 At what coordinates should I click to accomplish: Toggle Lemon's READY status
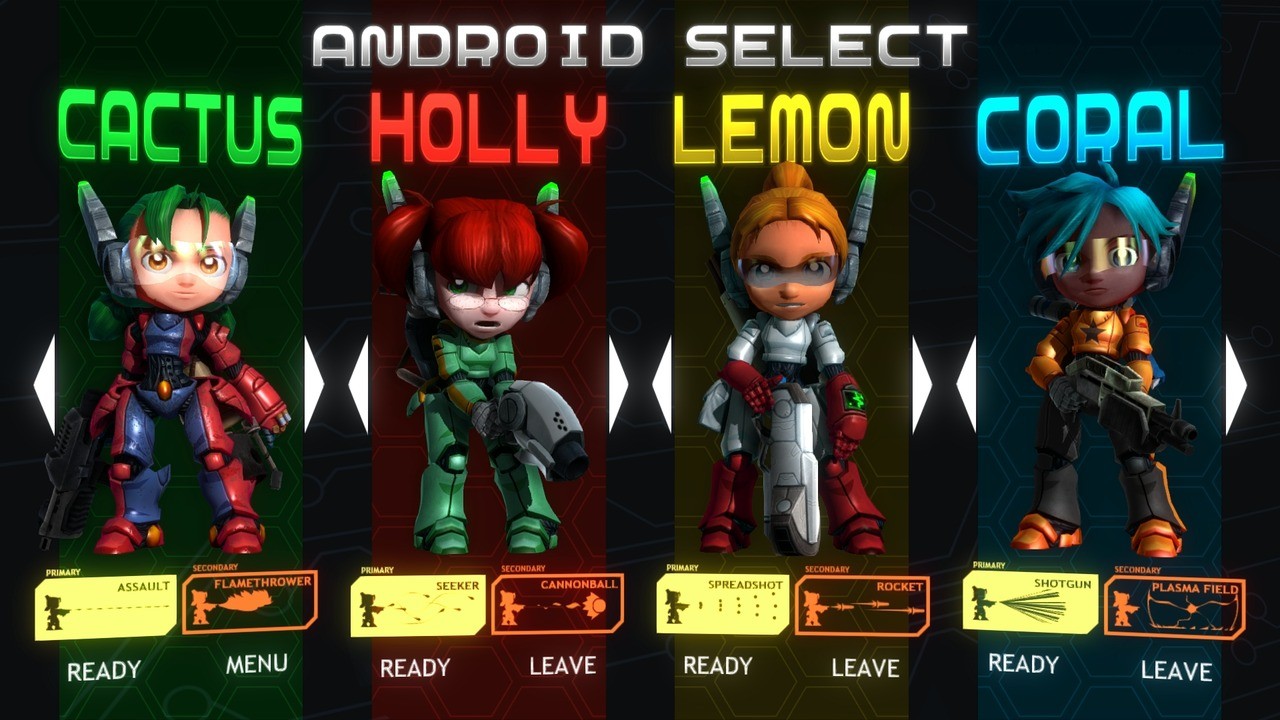(720, 666)
